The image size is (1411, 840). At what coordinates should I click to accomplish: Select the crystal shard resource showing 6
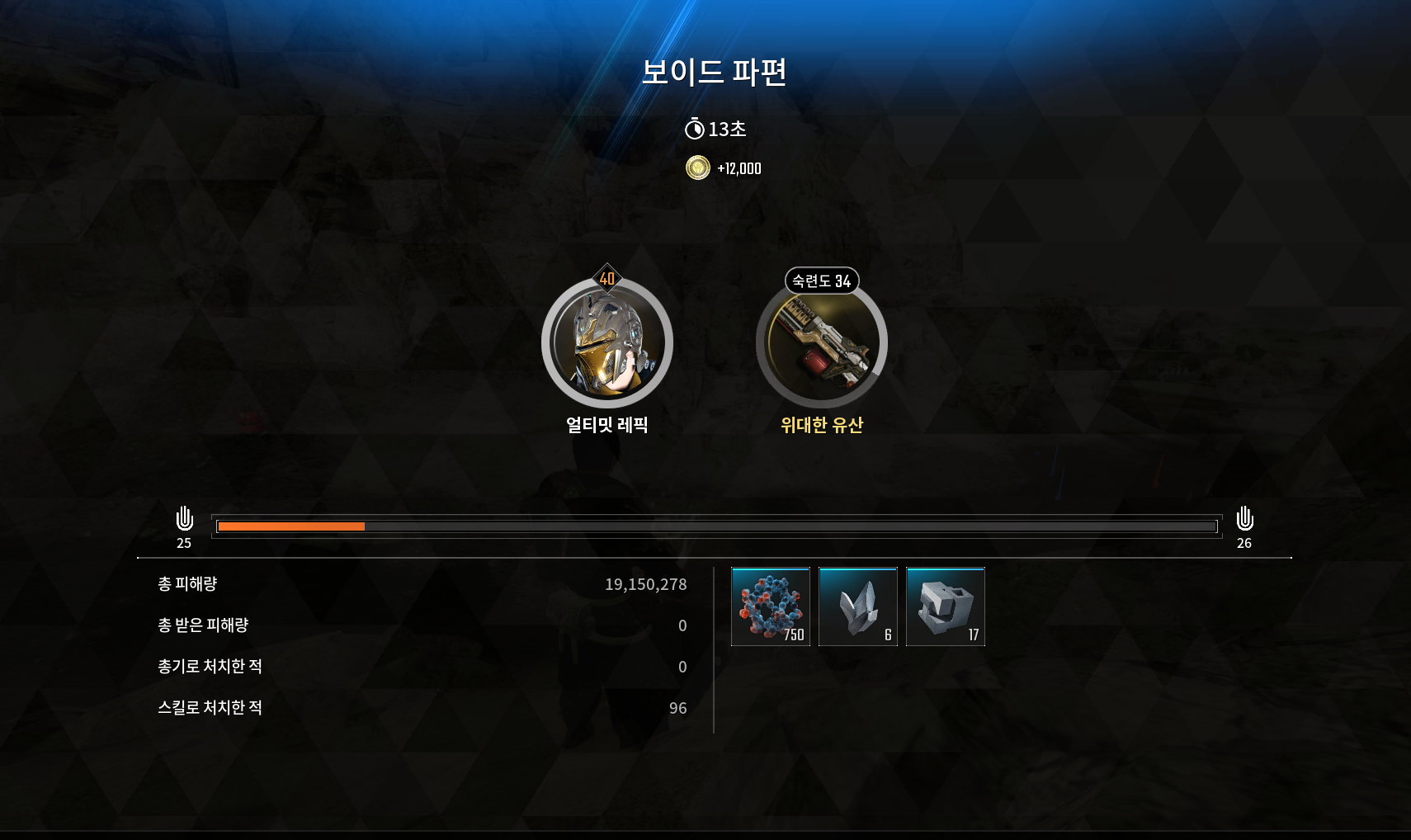click(857, 606)
